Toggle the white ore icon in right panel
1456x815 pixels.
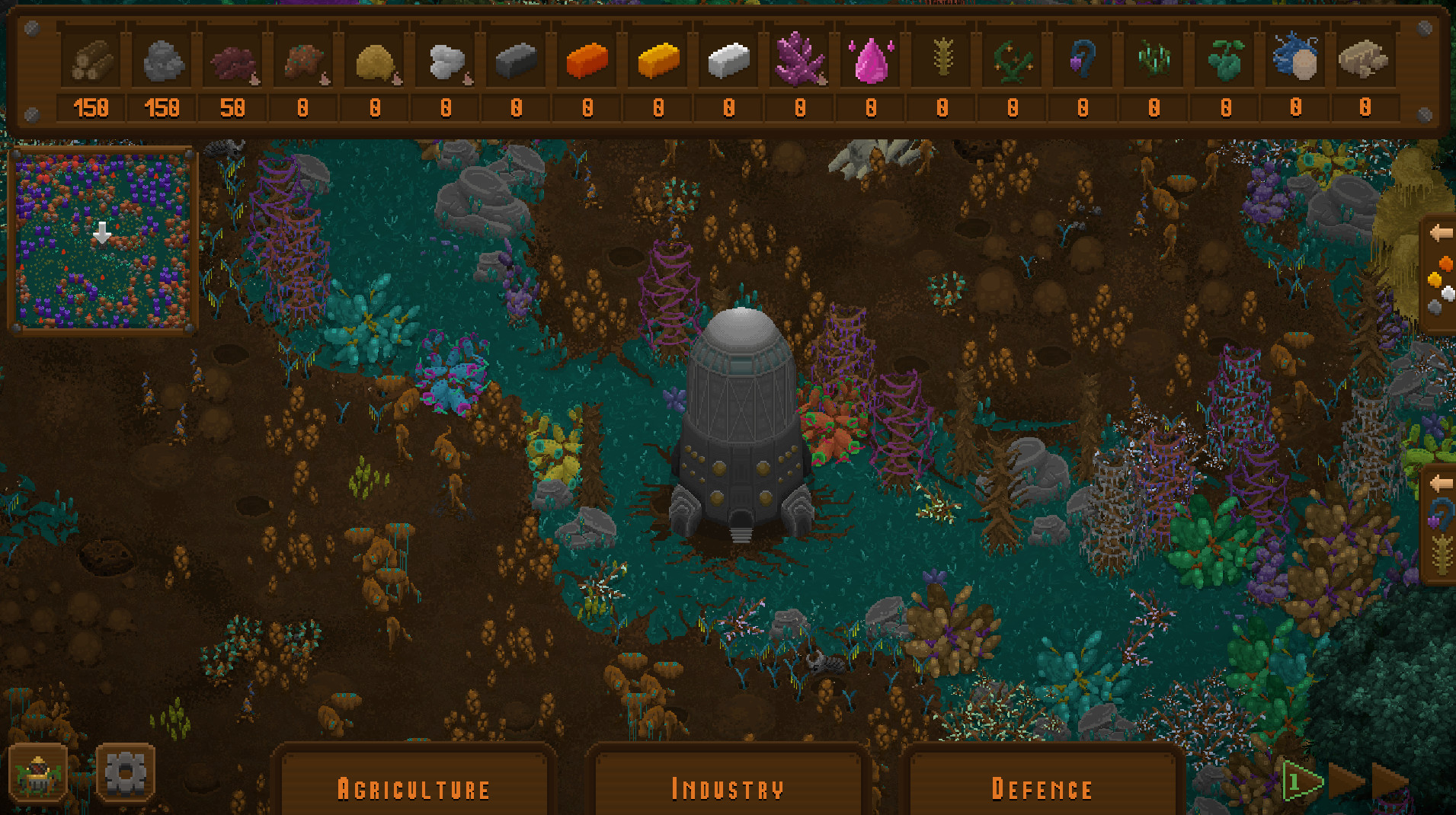point(1448,293)
